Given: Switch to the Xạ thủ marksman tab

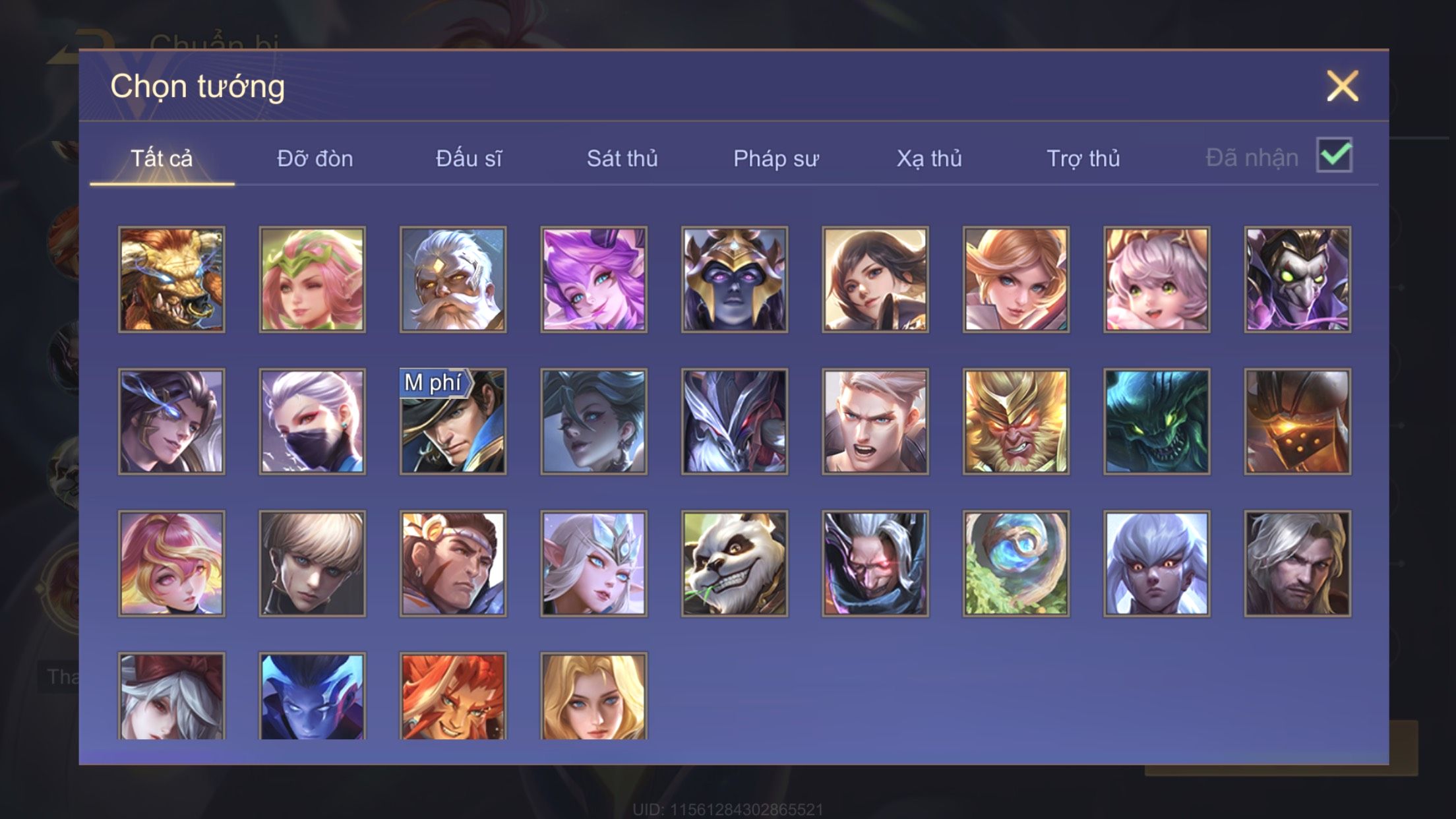Looking at the screenshot, I should 929,159.
